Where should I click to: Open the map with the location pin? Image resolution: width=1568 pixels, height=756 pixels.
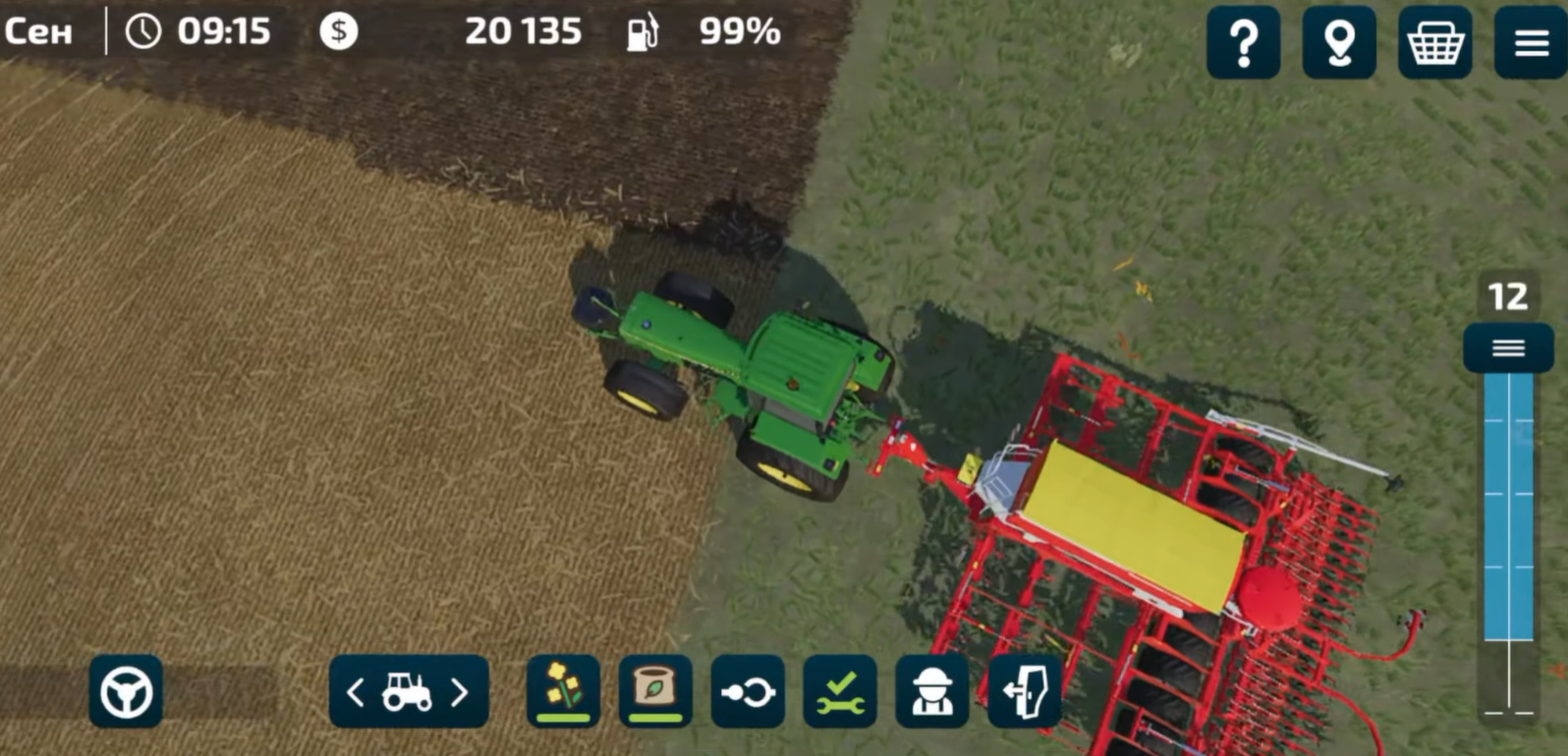[1338, 42]
